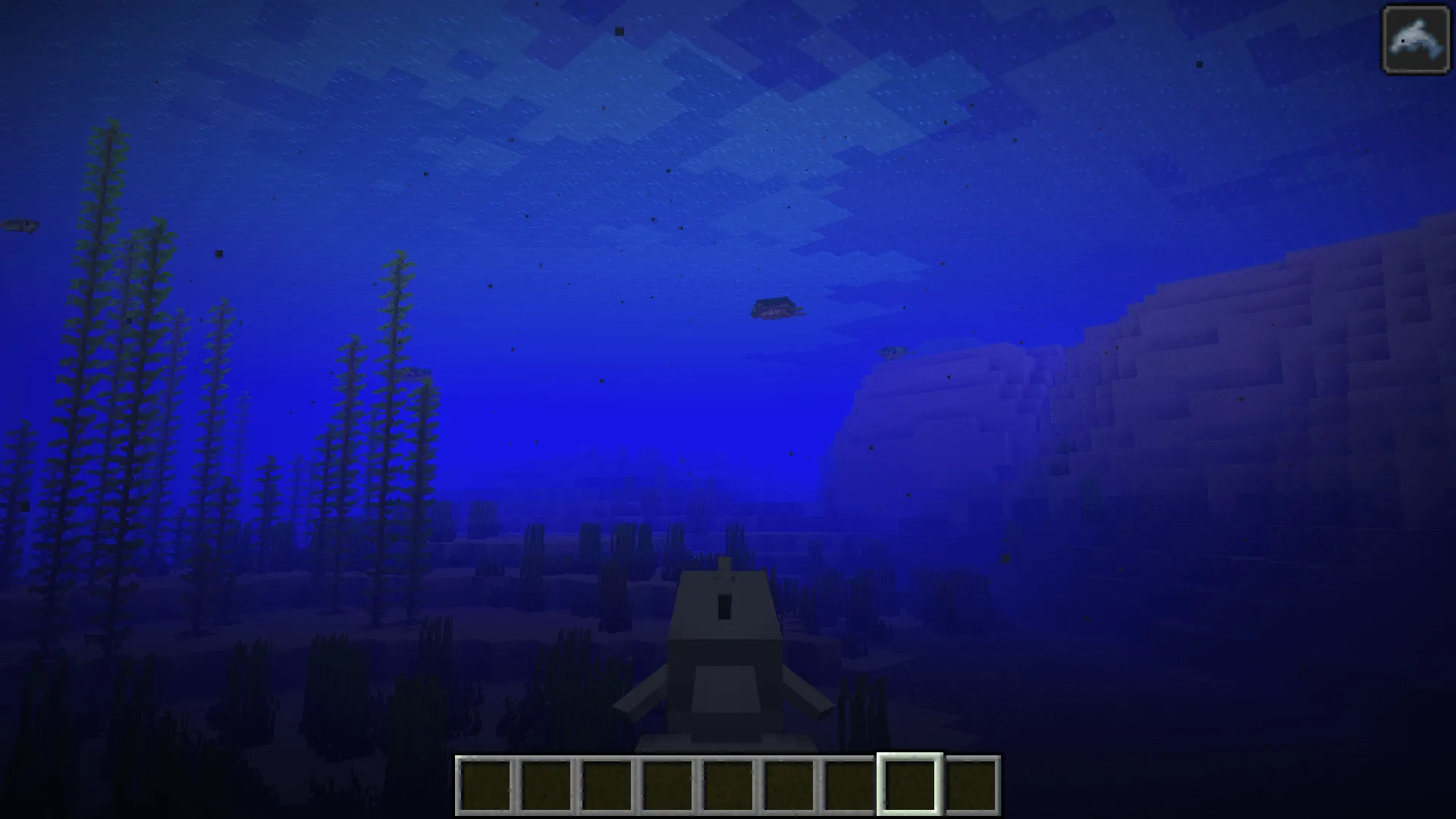Click the fish near the left screen edge
This screenshot has height=819, width=1456.
(19, 226)
